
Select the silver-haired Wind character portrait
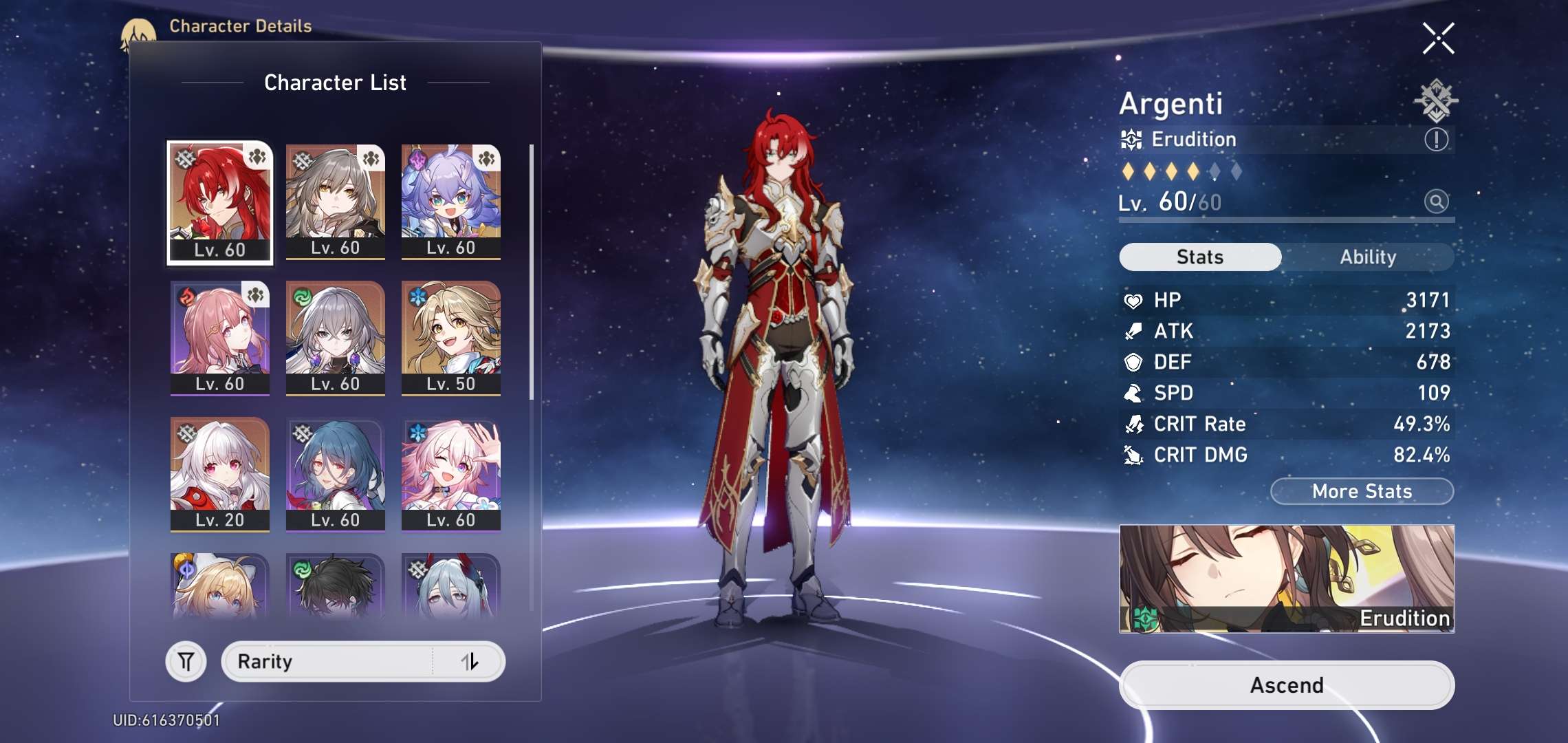click(335, 337)
